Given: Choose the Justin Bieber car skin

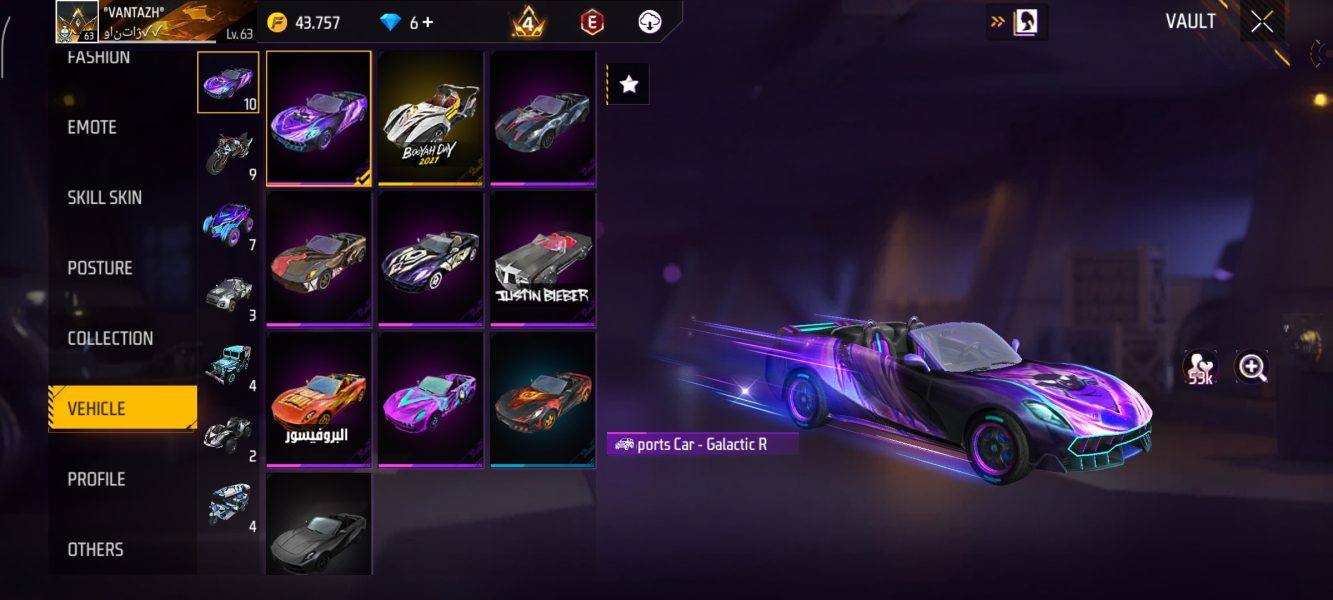Looking at the screenshot, I should [x=542, y=257].
